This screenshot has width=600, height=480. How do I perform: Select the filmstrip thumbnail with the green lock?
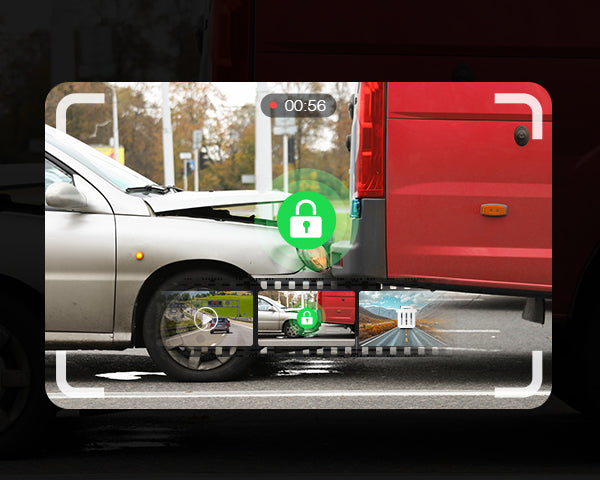(x=307, y=319)
